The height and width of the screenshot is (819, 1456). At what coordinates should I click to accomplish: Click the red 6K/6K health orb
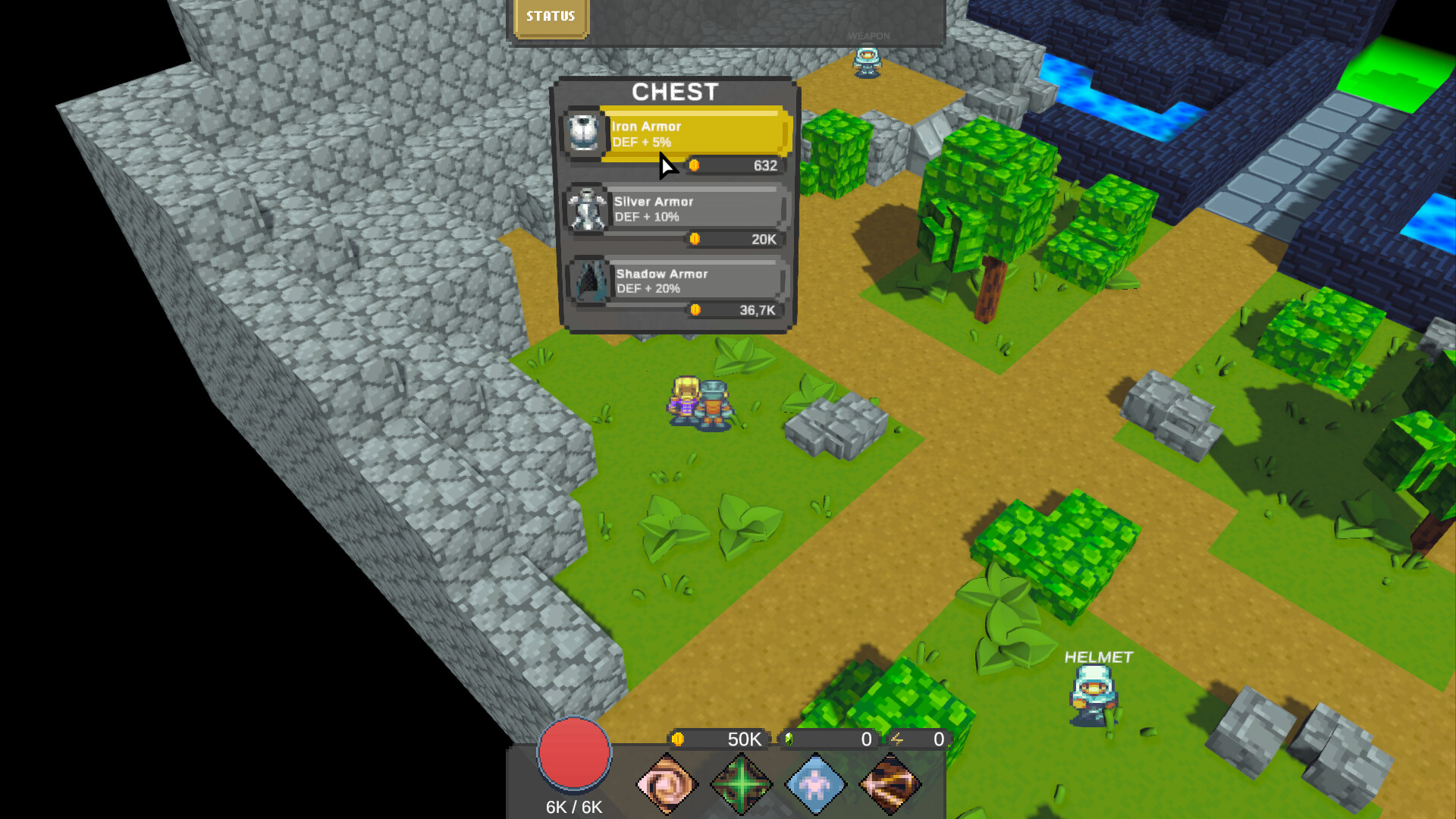(x=574, y=755)
